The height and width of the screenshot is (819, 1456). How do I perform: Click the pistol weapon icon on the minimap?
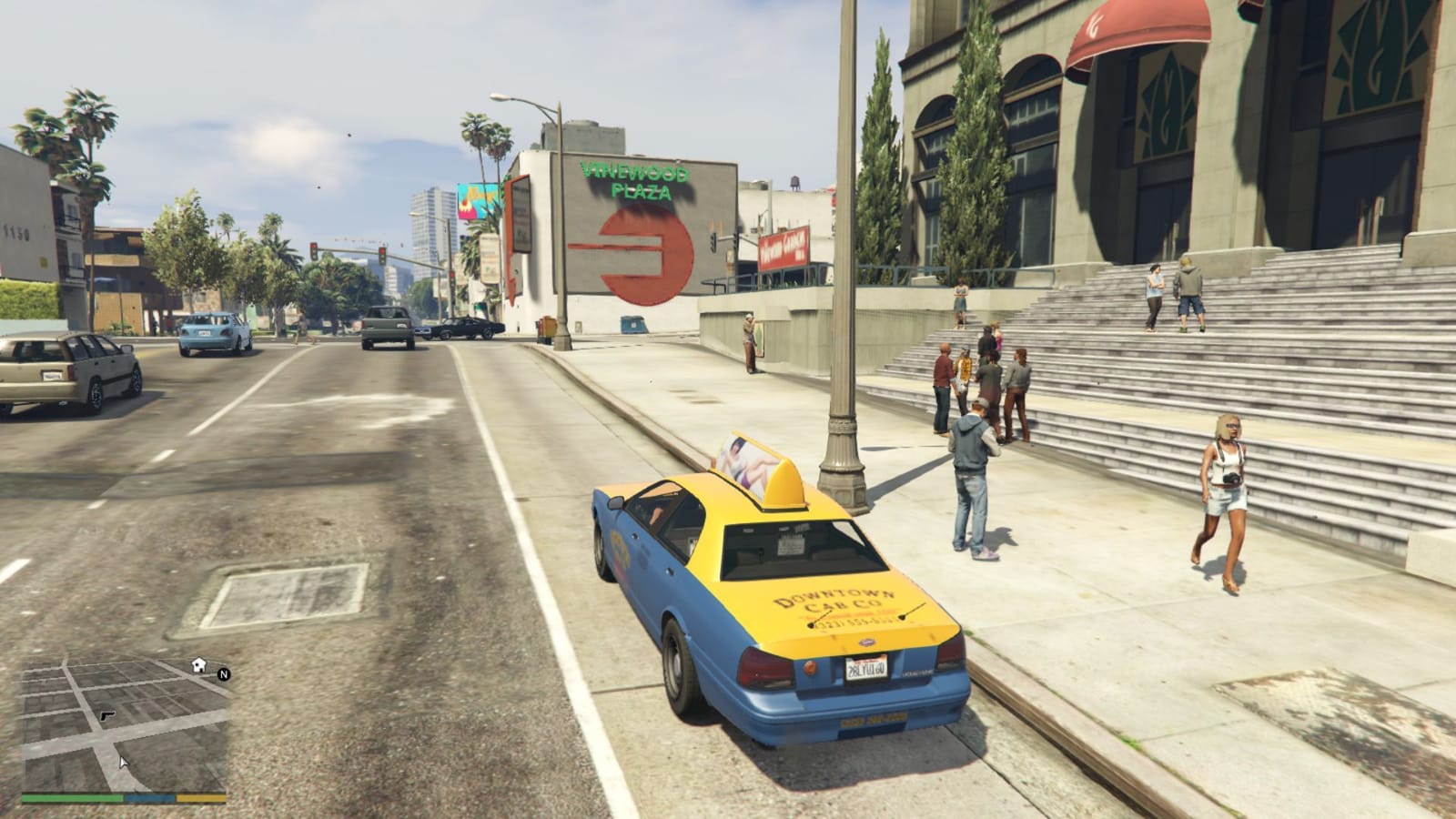point(107,716)
